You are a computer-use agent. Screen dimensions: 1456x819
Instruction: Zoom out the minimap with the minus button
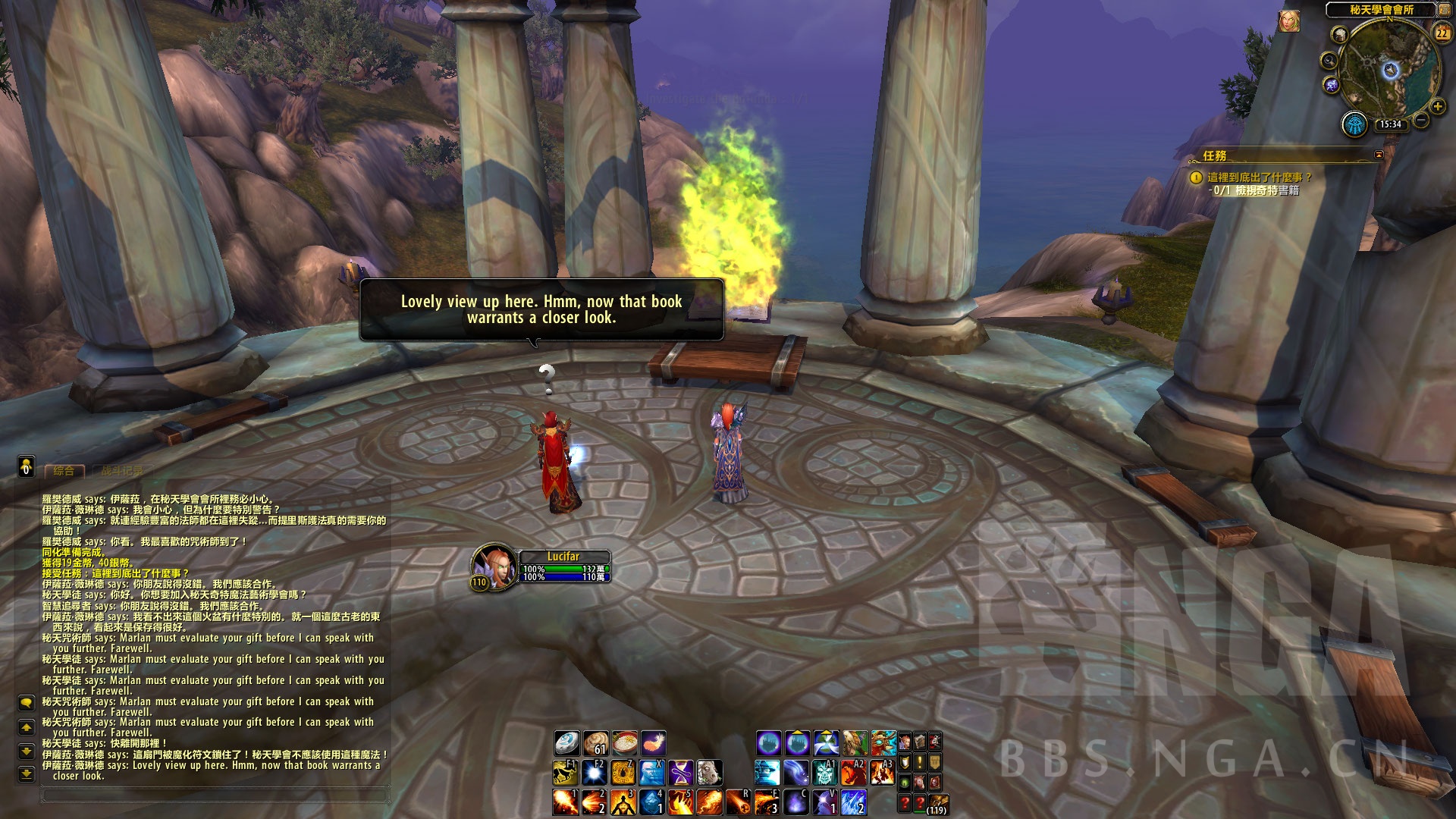point(1421,120)
